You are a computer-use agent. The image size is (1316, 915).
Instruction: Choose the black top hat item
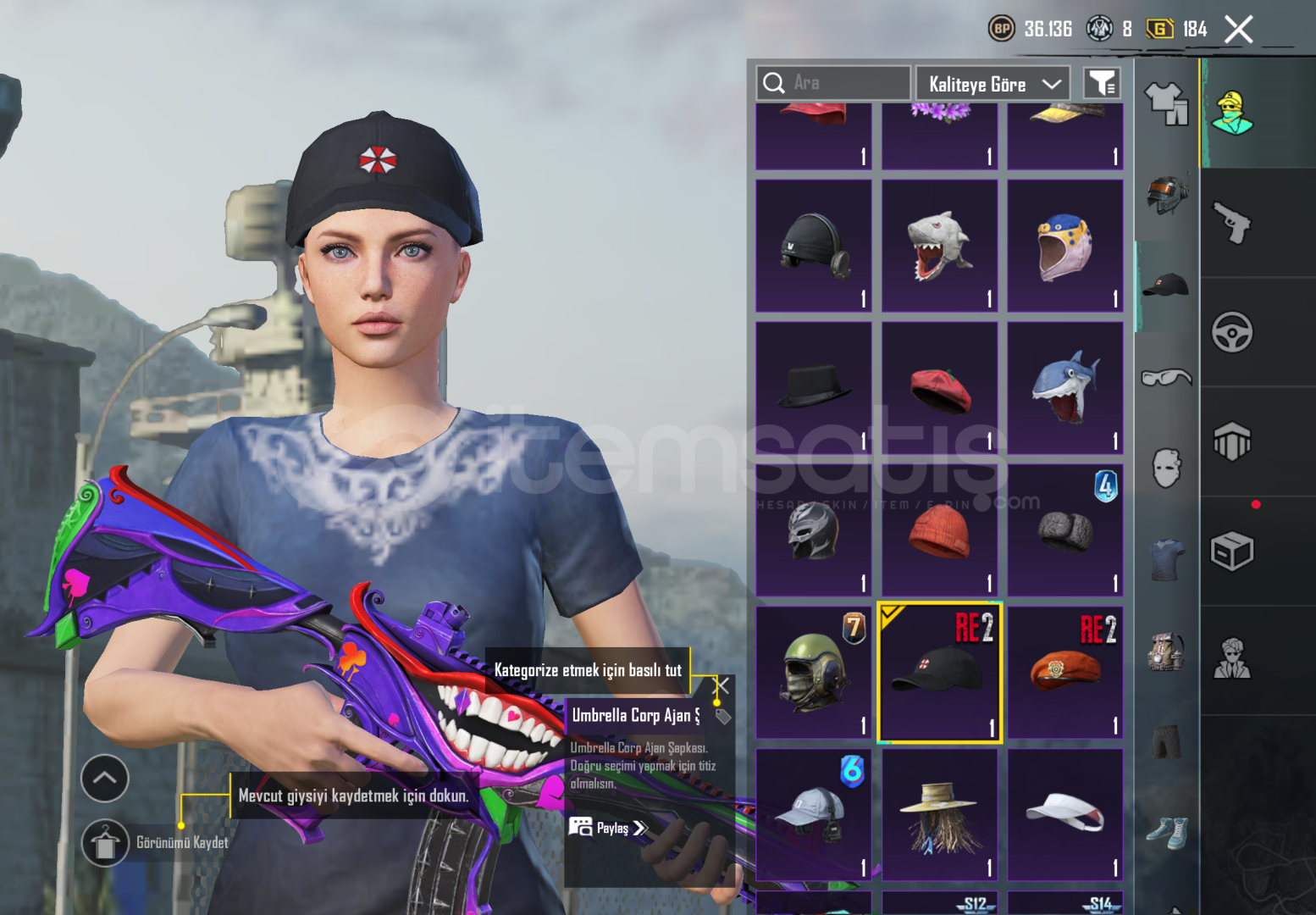tap(813, 388)
